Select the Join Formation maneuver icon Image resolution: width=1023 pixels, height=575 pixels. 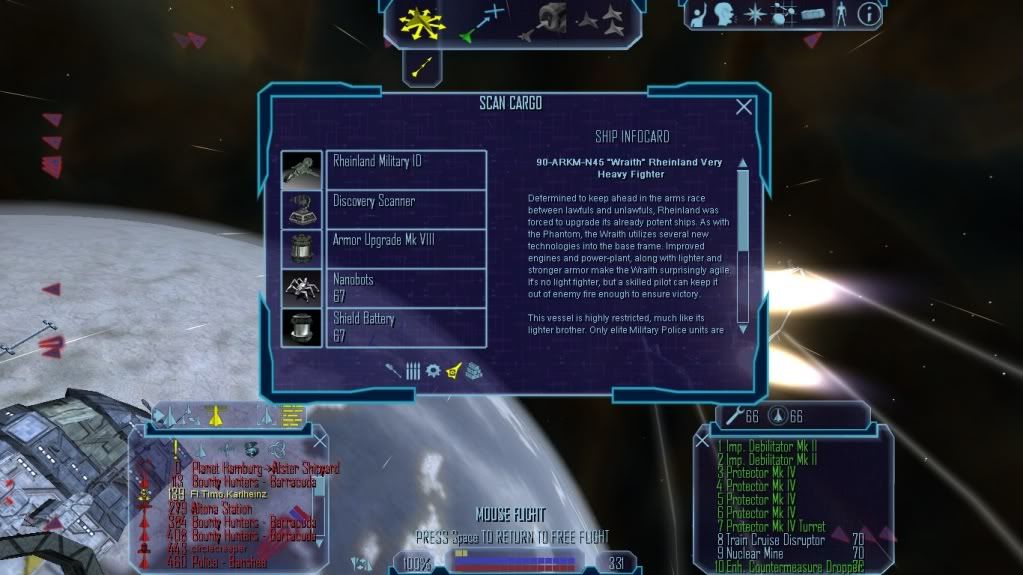tap(606, 20)
